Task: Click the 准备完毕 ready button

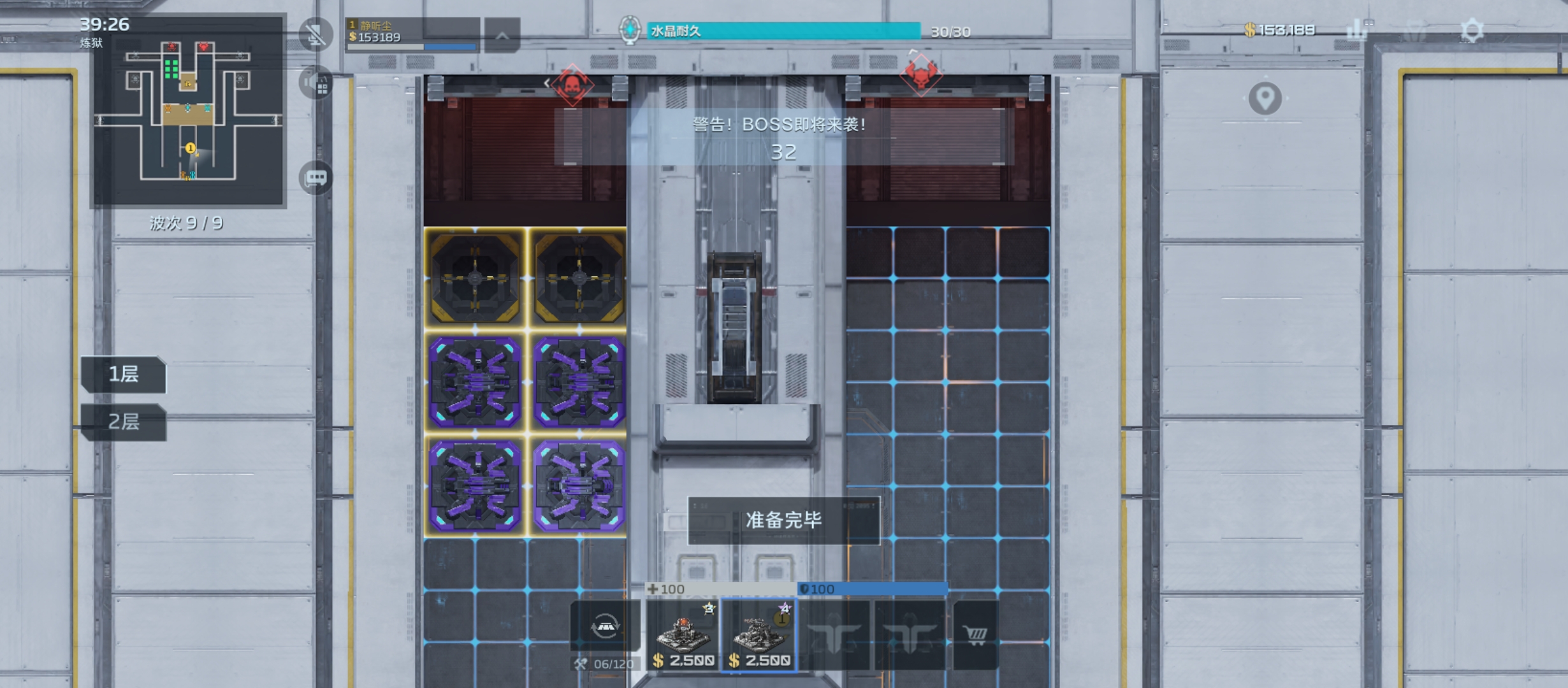Action: pos(783,520)
